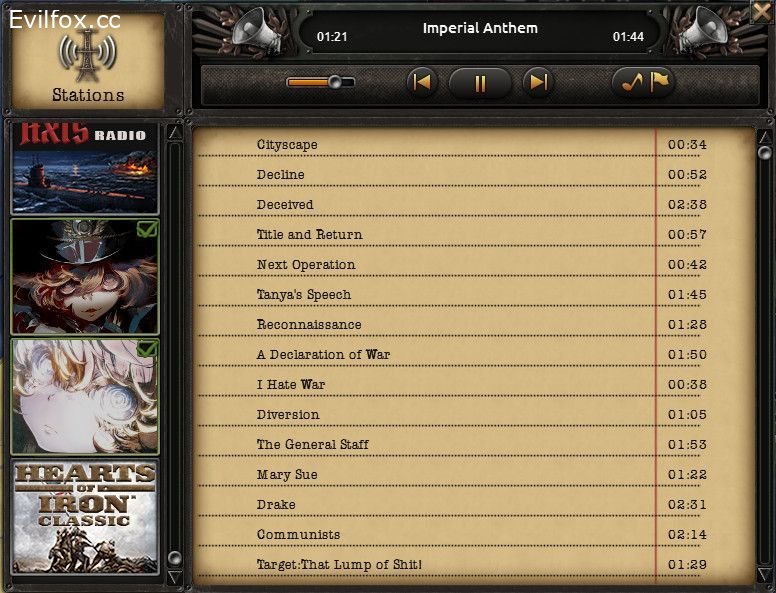Viewport: 776px width, 593px height.
Task: Start the Reconnaissance track
Action: (309, 325)
